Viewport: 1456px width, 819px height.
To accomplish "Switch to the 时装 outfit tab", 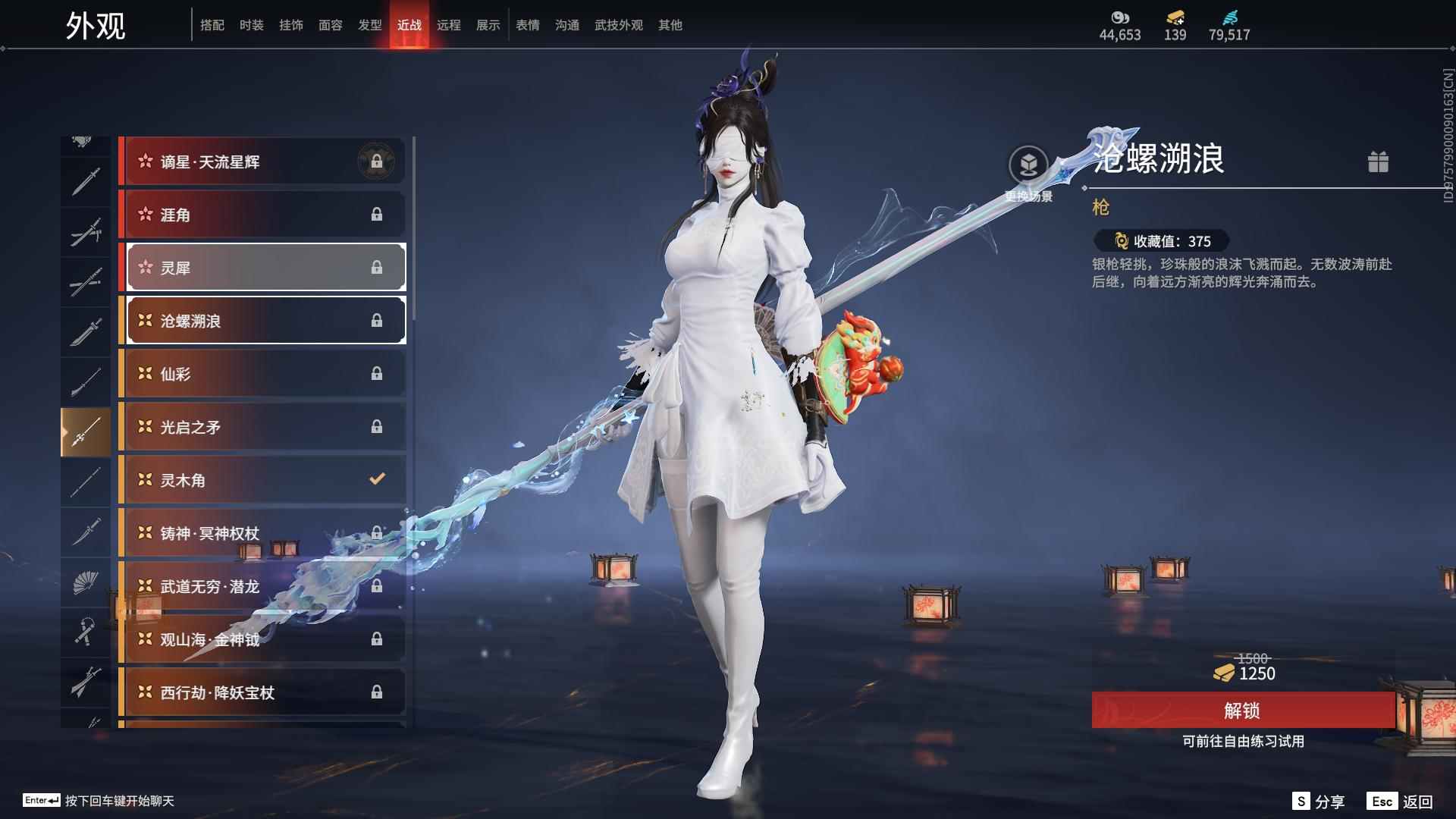I will pos(251,25).
